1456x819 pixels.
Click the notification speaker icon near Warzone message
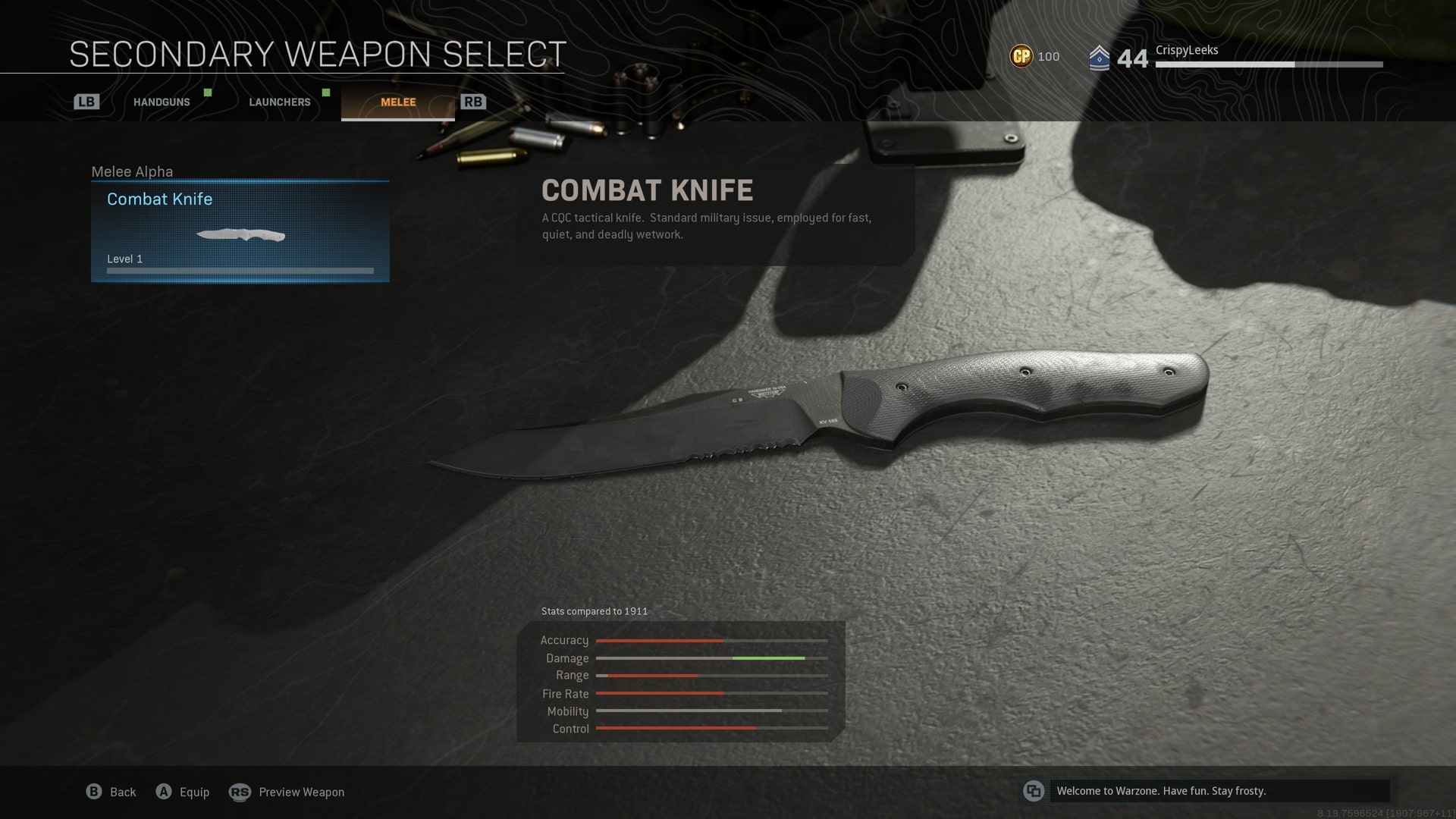1033,791
